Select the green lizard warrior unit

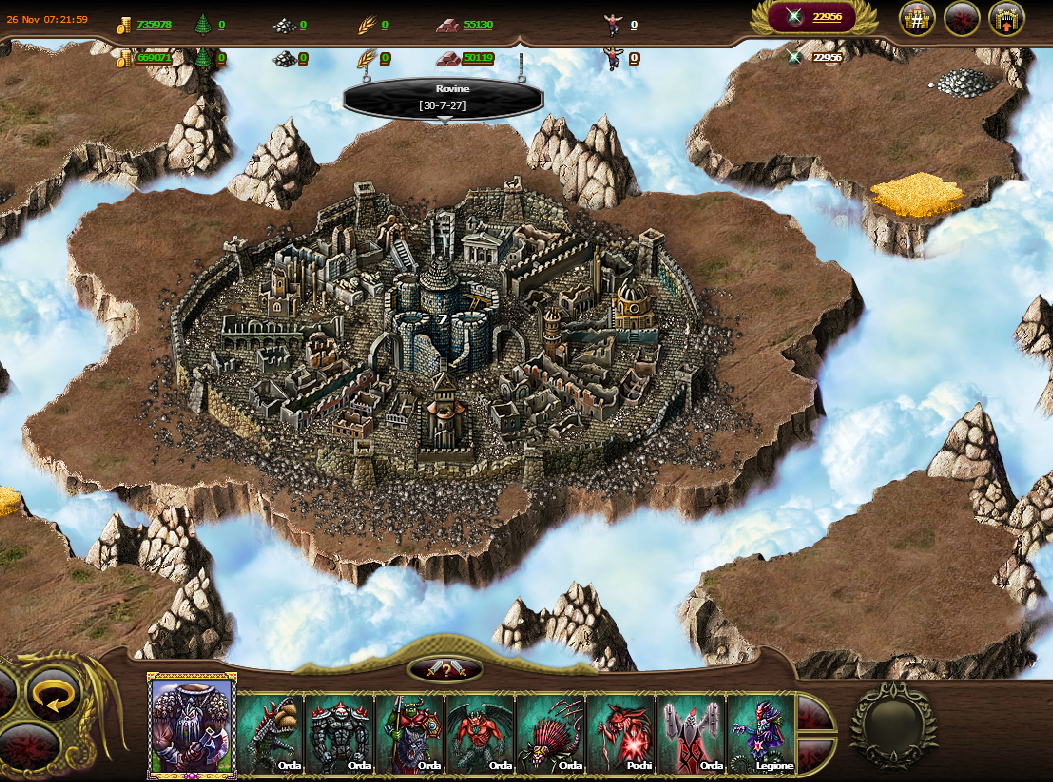click(x=270, y=734)
